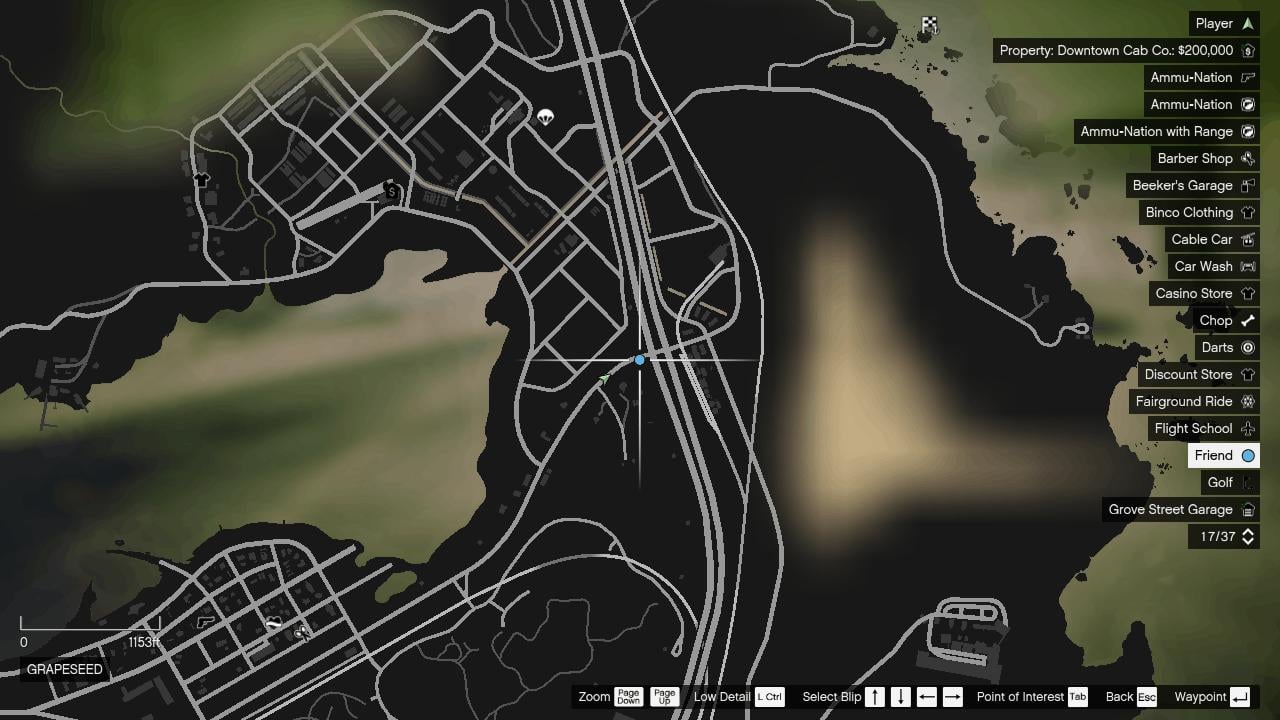
Task: Select the Ammu-Nation pistol icon in the legend
Action: pos(1248,77)
